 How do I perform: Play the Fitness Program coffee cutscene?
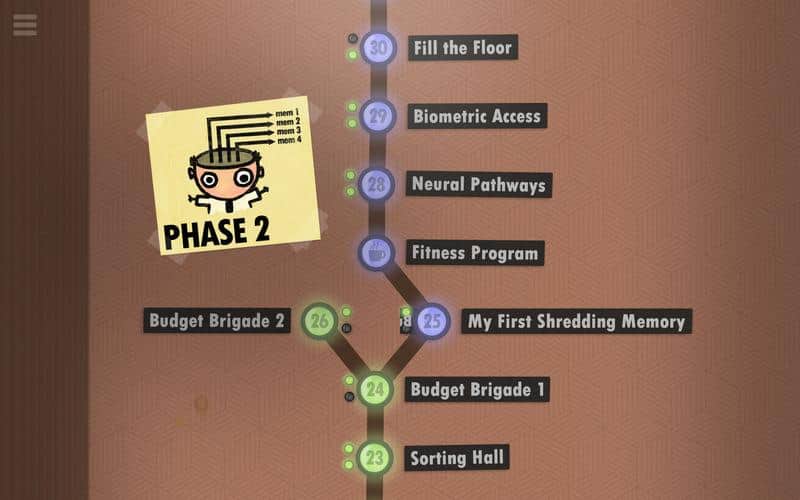[377, 252]
